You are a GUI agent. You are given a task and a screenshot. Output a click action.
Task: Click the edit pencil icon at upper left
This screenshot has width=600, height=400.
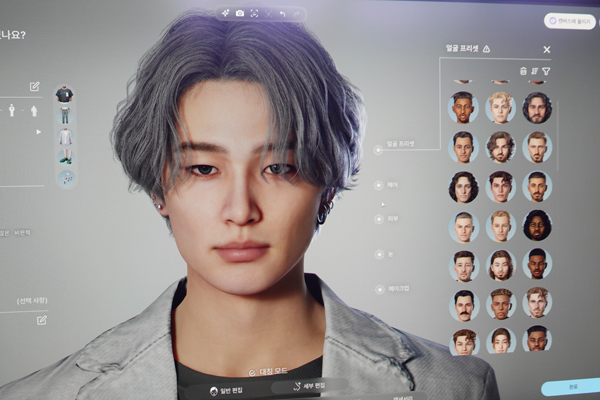coord(35,87)
